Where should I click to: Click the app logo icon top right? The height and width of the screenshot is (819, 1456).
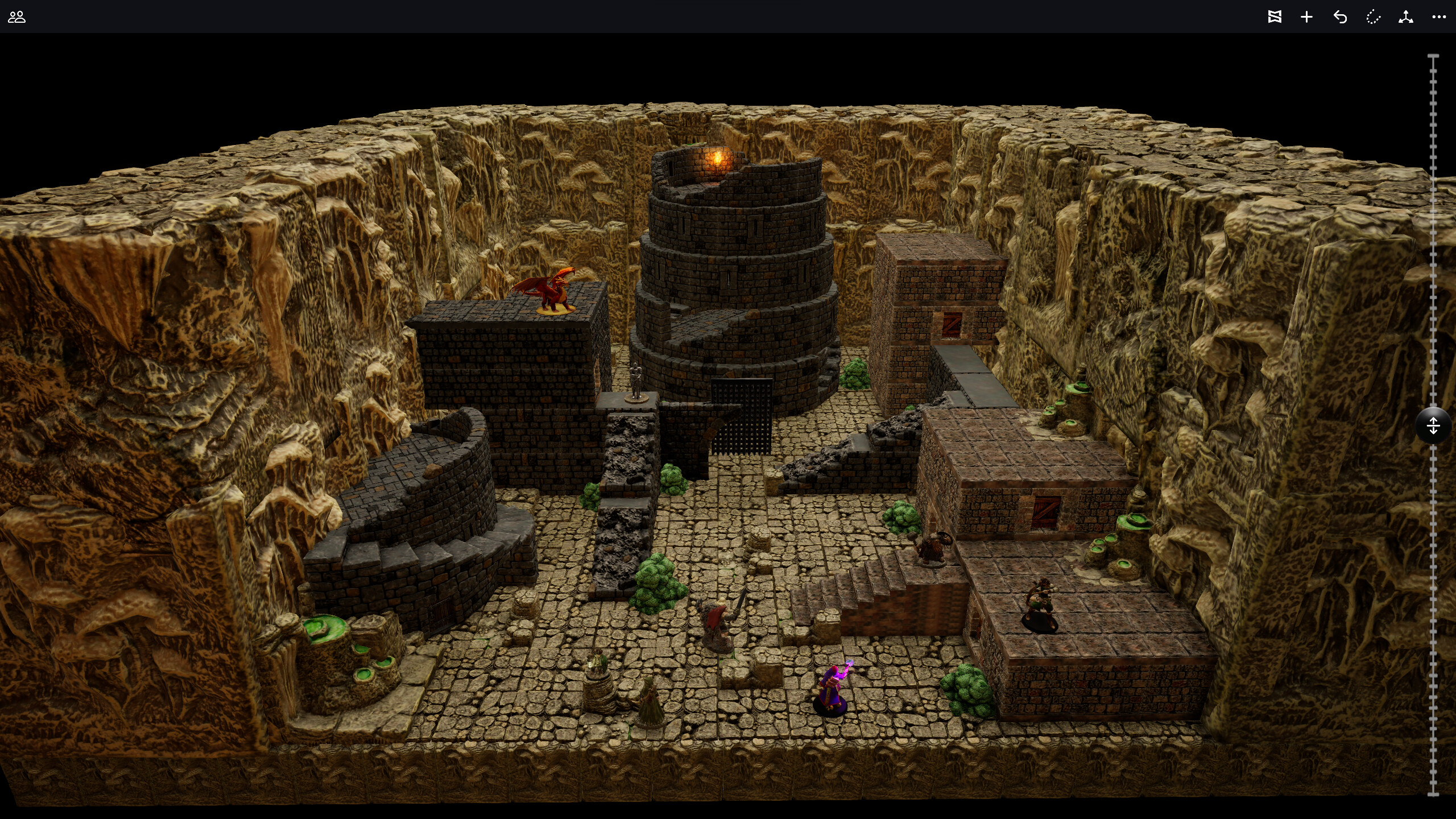click(x=1275, y=17)
